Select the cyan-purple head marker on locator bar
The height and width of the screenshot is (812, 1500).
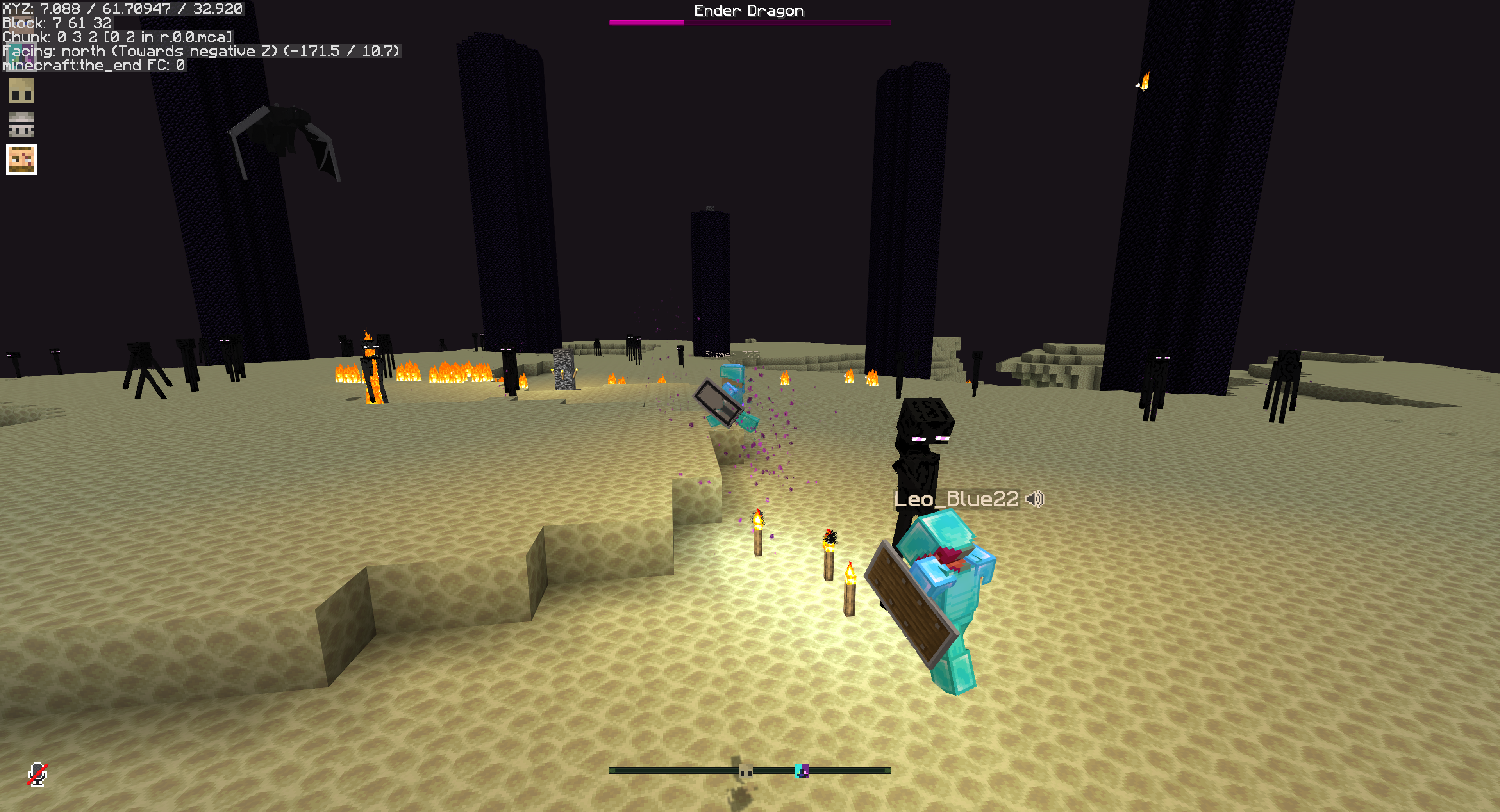802,771
